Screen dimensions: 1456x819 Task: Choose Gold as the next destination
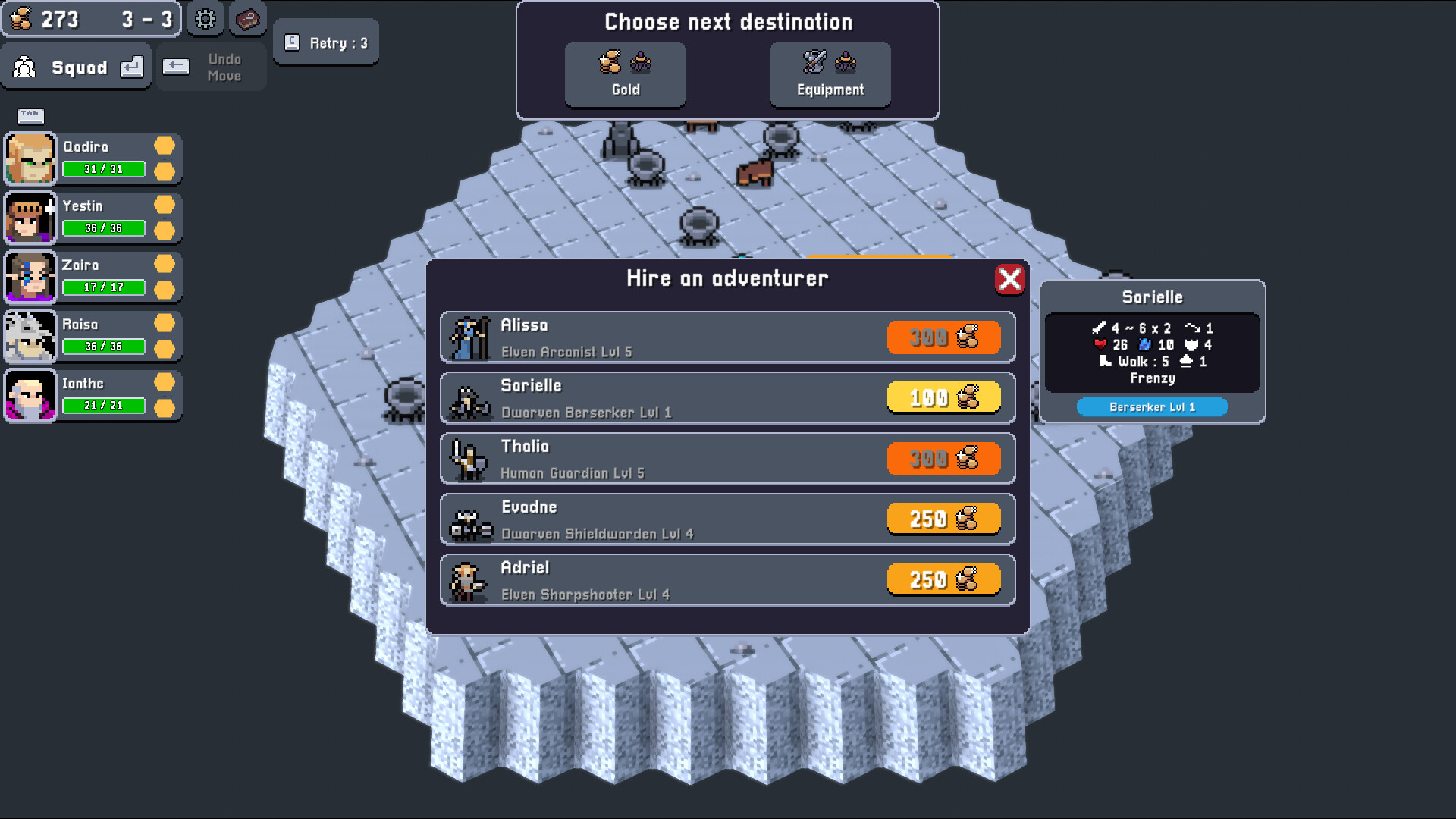pos(625,74)
